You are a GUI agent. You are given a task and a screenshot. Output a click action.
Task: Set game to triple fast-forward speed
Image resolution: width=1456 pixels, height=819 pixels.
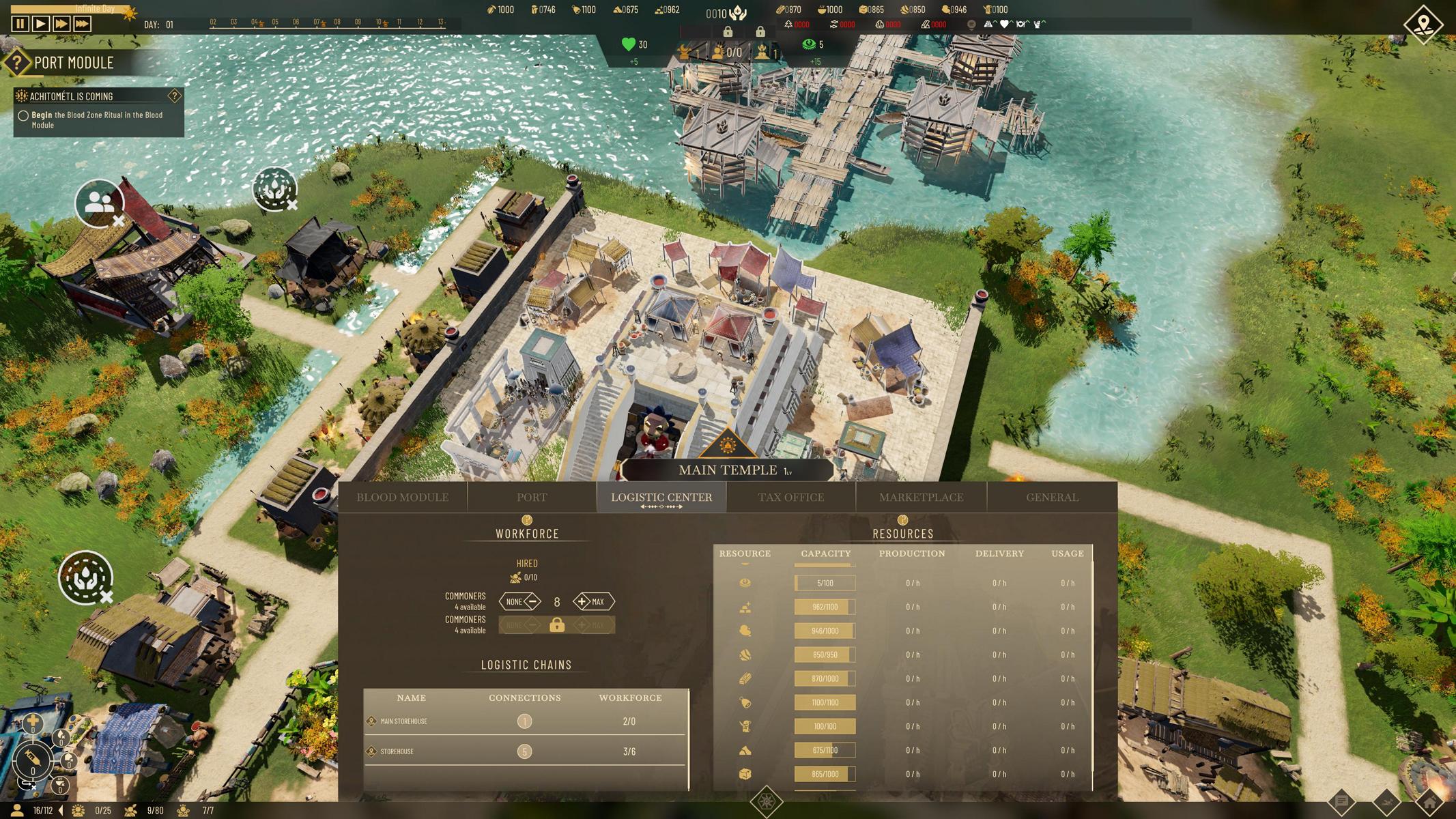click(82, 24)
